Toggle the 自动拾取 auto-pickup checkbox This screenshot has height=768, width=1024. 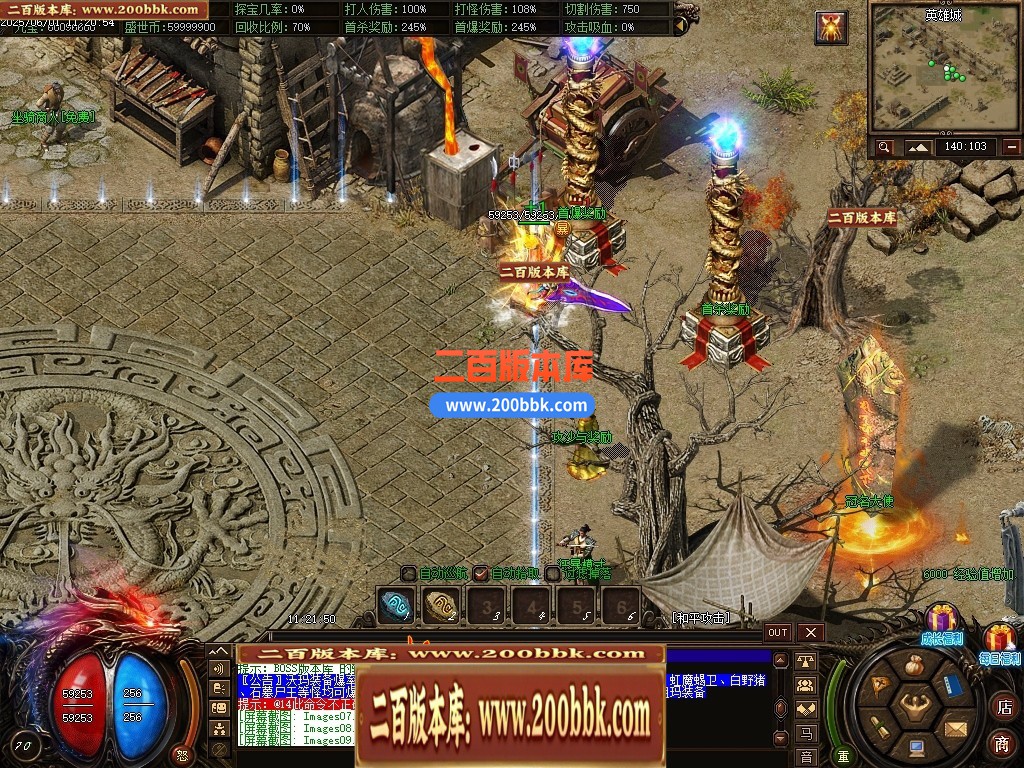pos(481,573)
